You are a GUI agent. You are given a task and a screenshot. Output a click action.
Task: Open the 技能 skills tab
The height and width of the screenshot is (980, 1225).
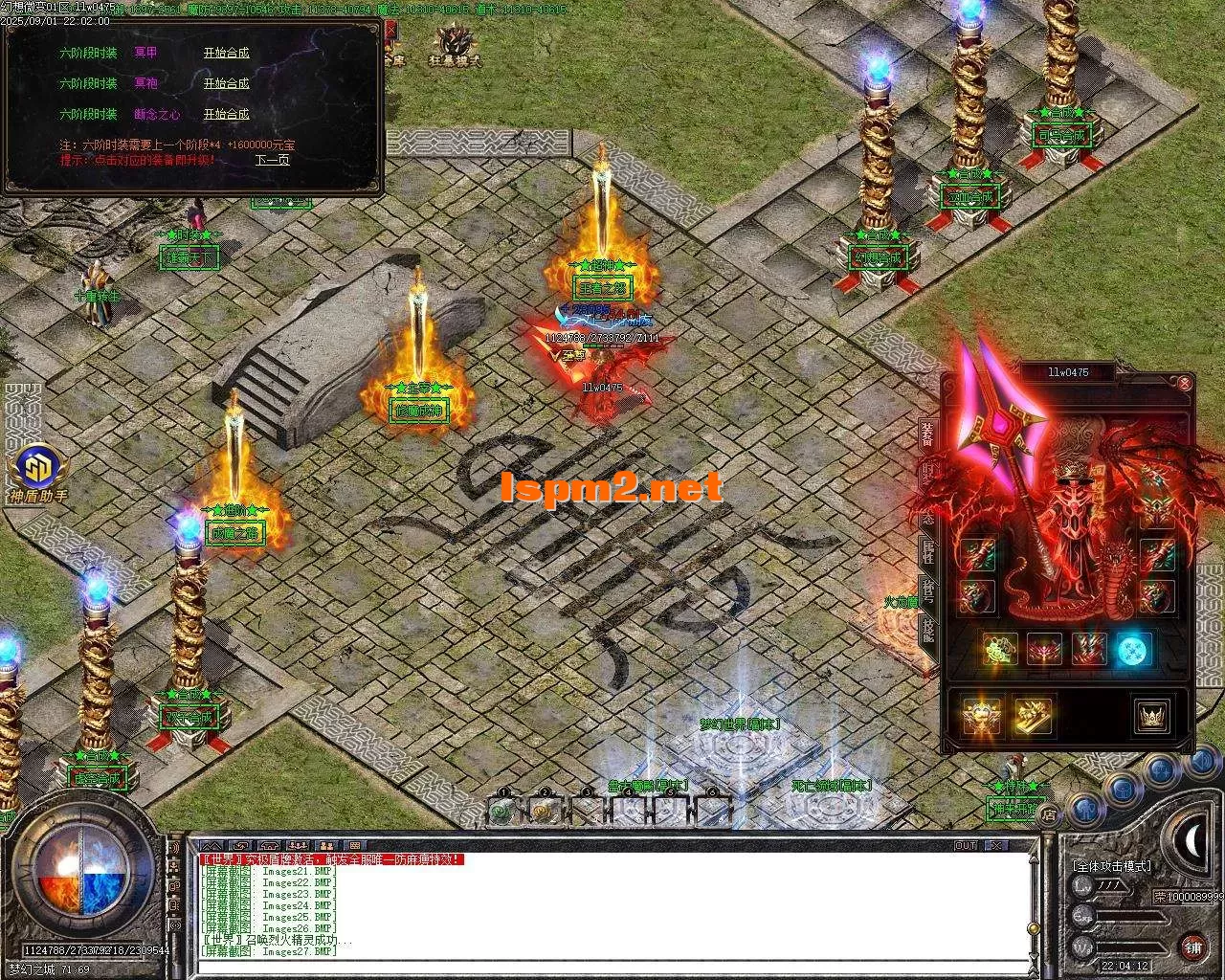[927, 630]
